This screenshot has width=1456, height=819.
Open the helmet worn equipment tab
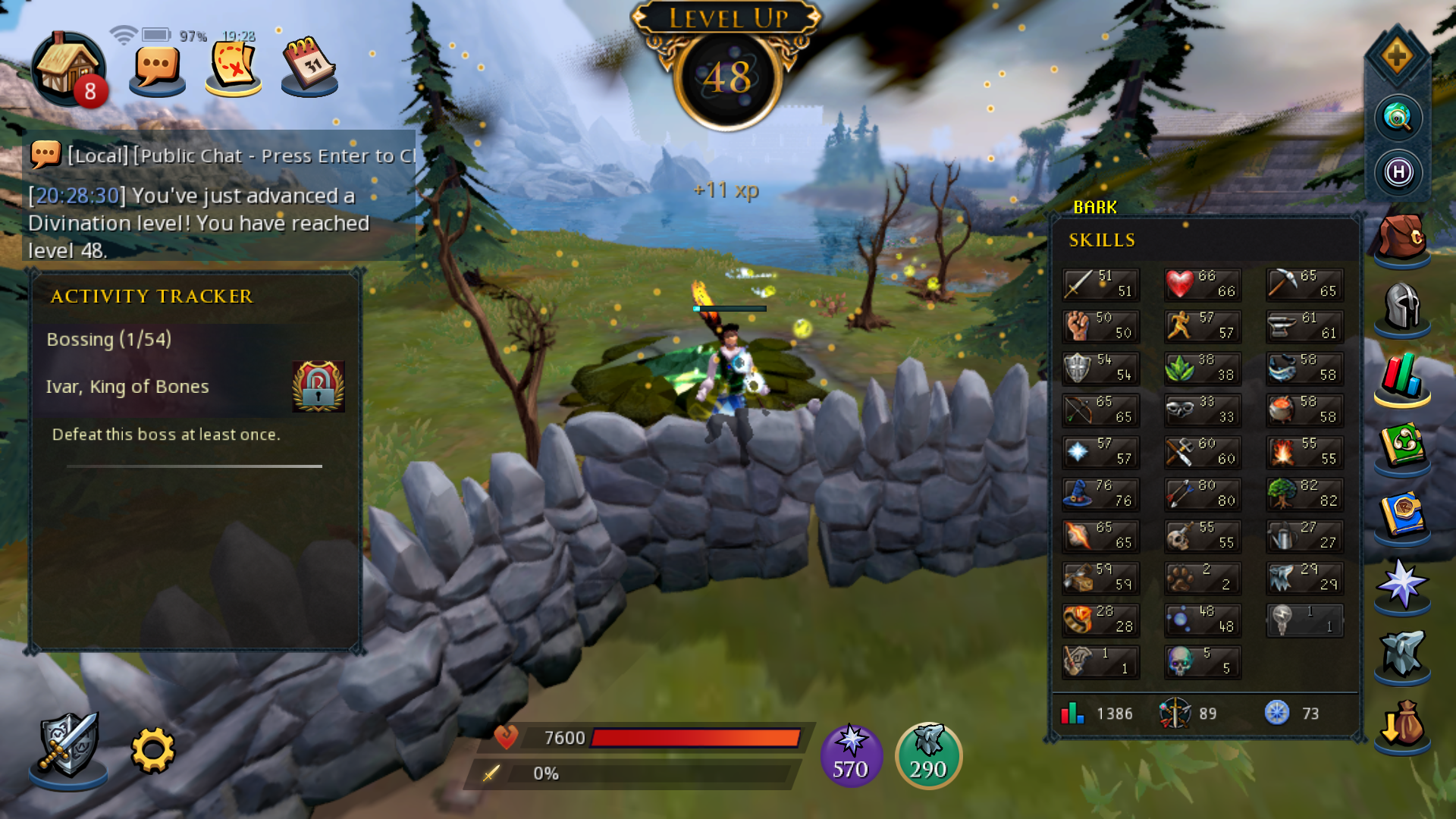[x=1402, y=307]
